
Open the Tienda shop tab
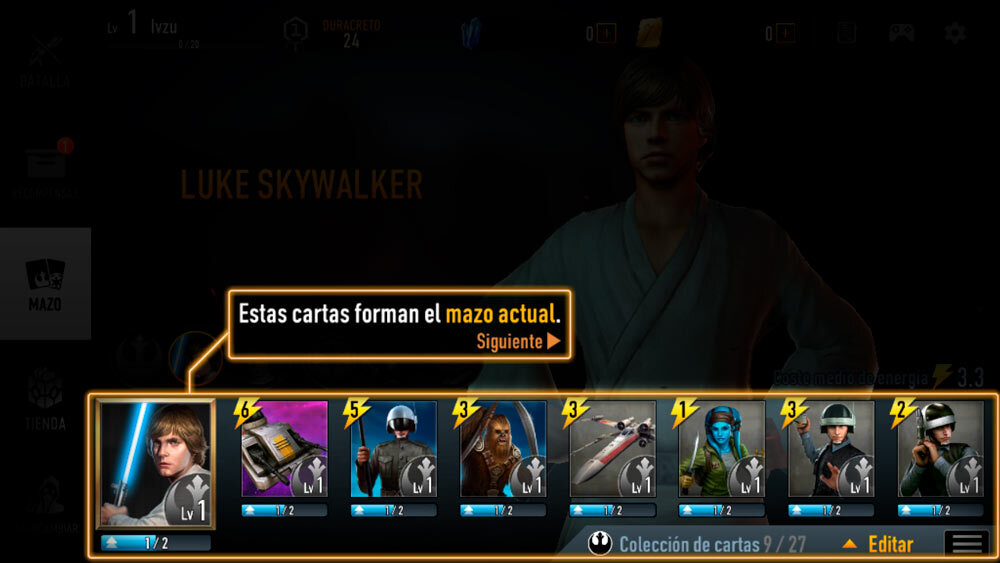[45, 400]
